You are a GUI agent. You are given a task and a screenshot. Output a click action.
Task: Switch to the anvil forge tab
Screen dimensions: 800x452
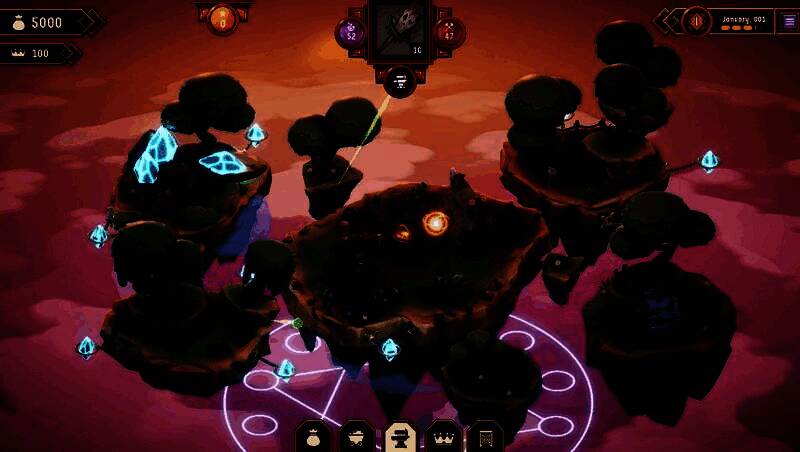pyautogui.click(x=400, y=438)
